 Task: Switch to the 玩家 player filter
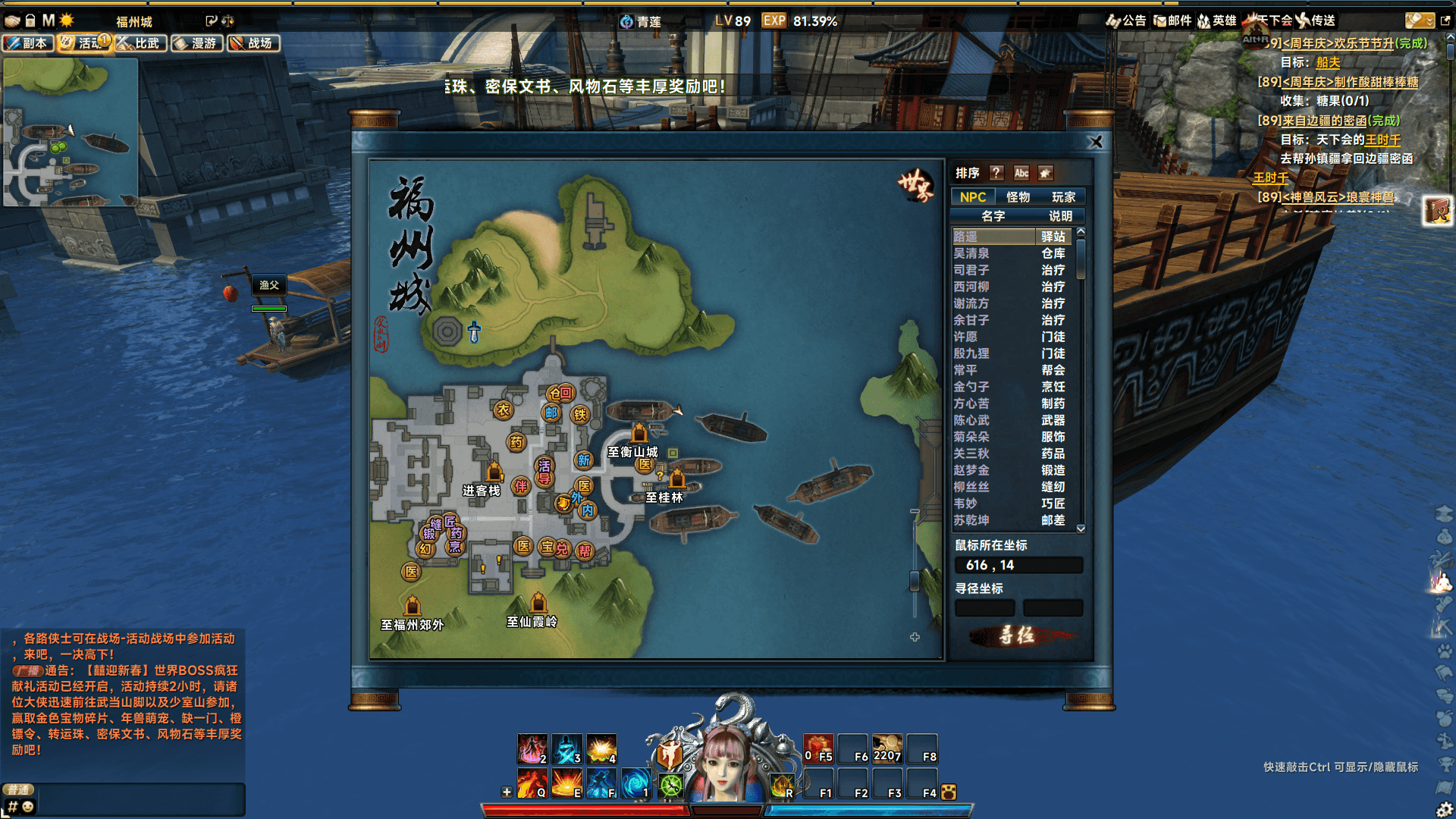[1065, 196]
